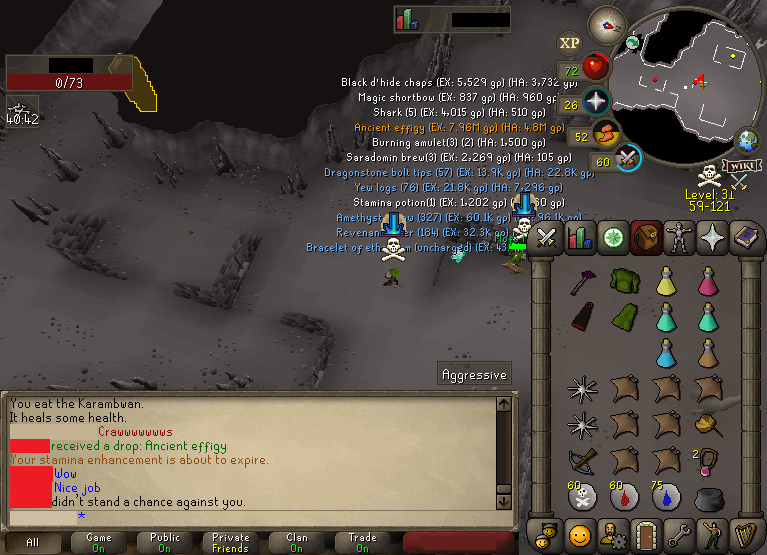The image size is (767, 555).
Task: Toggle run with the boot energy orb
Action: click(x=606, y=133)
